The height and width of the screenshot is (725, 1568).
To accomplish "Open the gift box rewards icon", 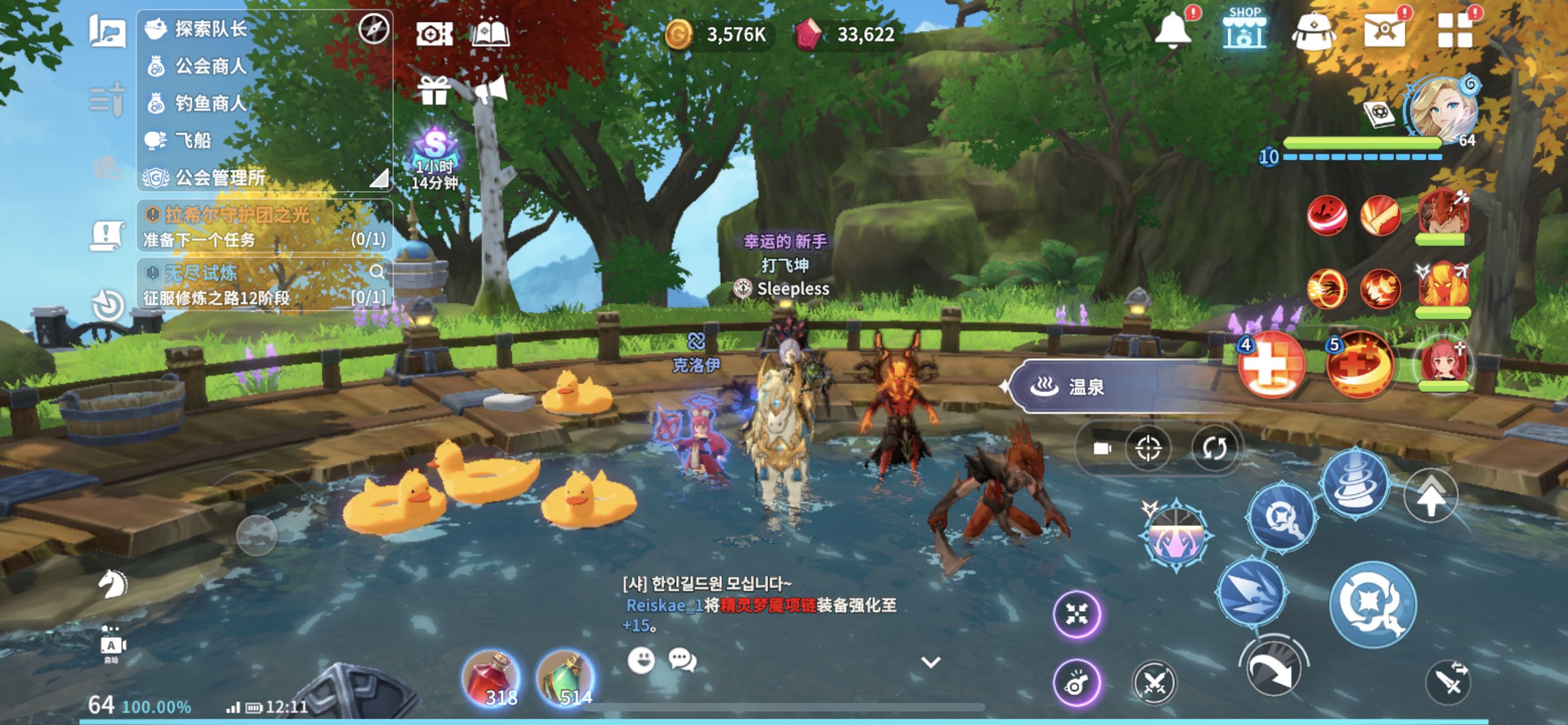I will tap(433, 91).
